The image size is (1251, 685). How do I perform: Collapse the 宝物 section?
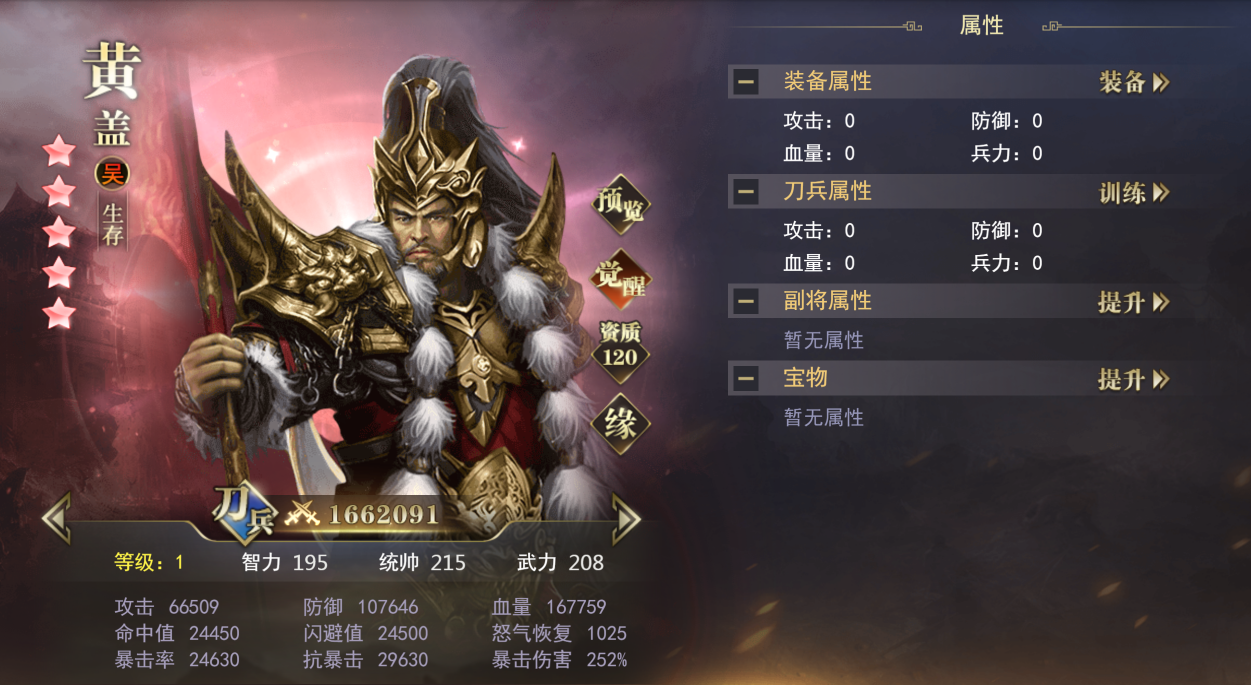(x=745, y=379)
